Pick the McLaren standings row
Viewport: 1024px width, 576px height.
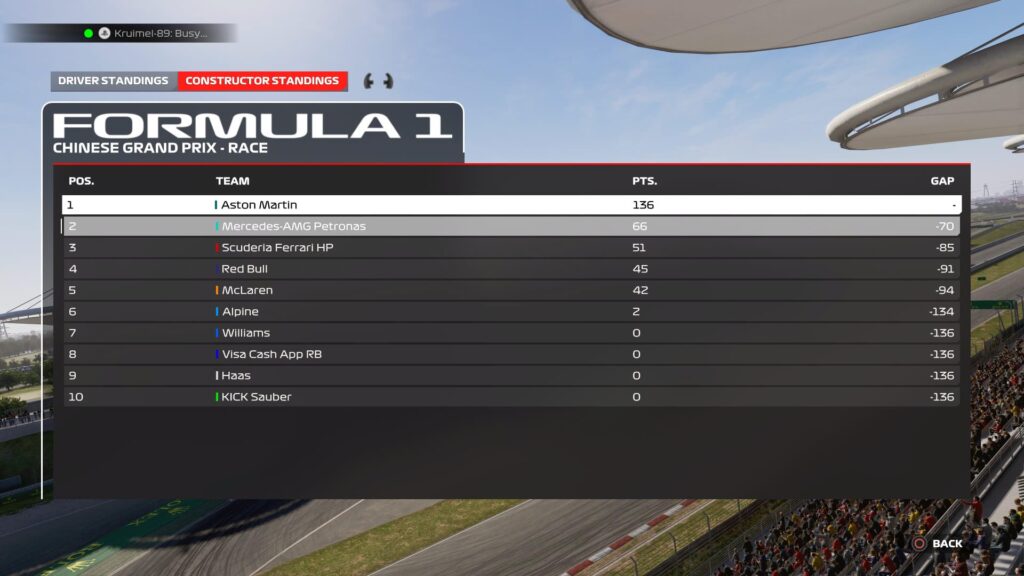511,290
